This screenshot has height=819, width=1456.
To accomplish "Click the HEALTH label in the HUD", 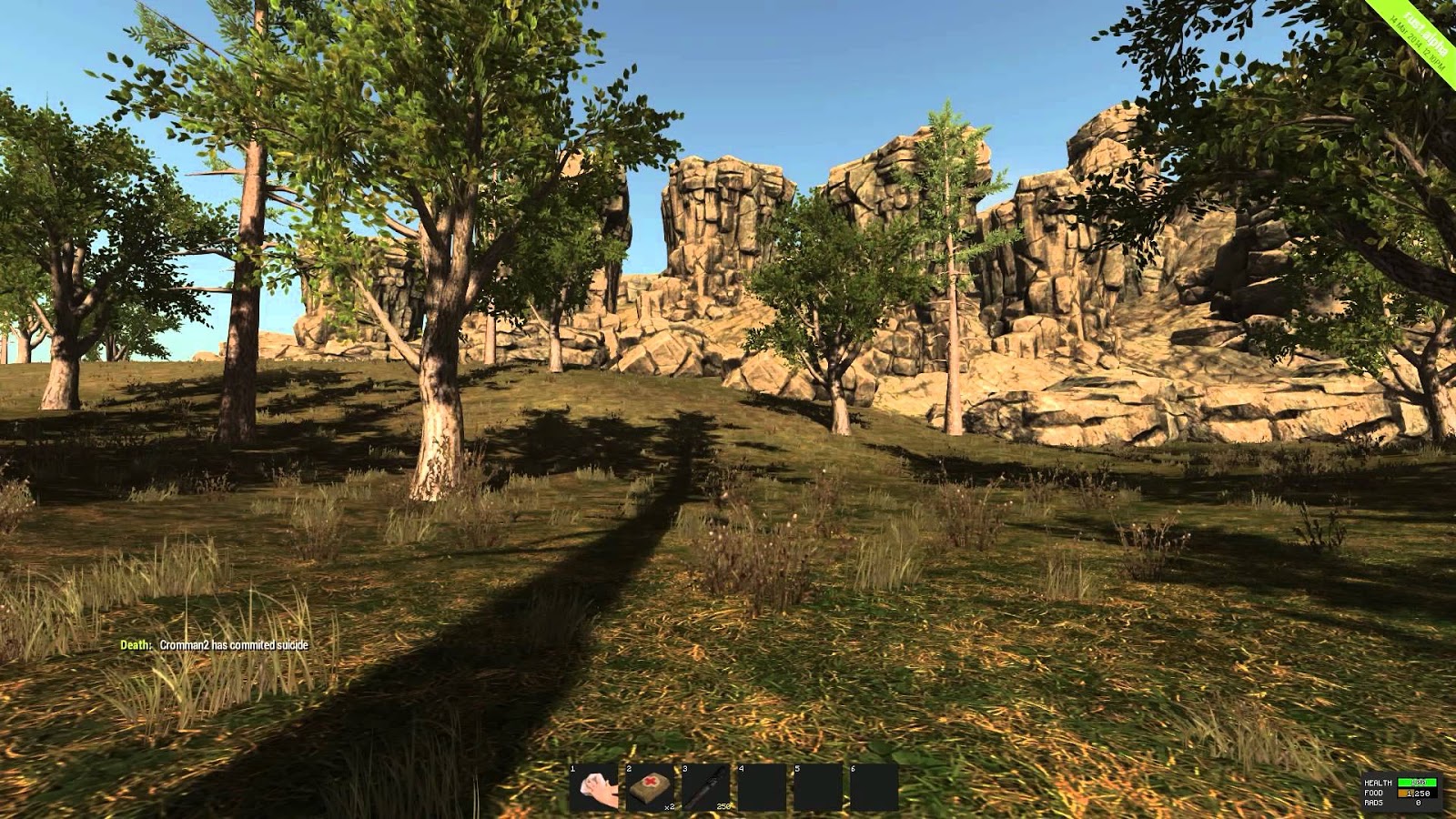I will [x=1378, y=783].
